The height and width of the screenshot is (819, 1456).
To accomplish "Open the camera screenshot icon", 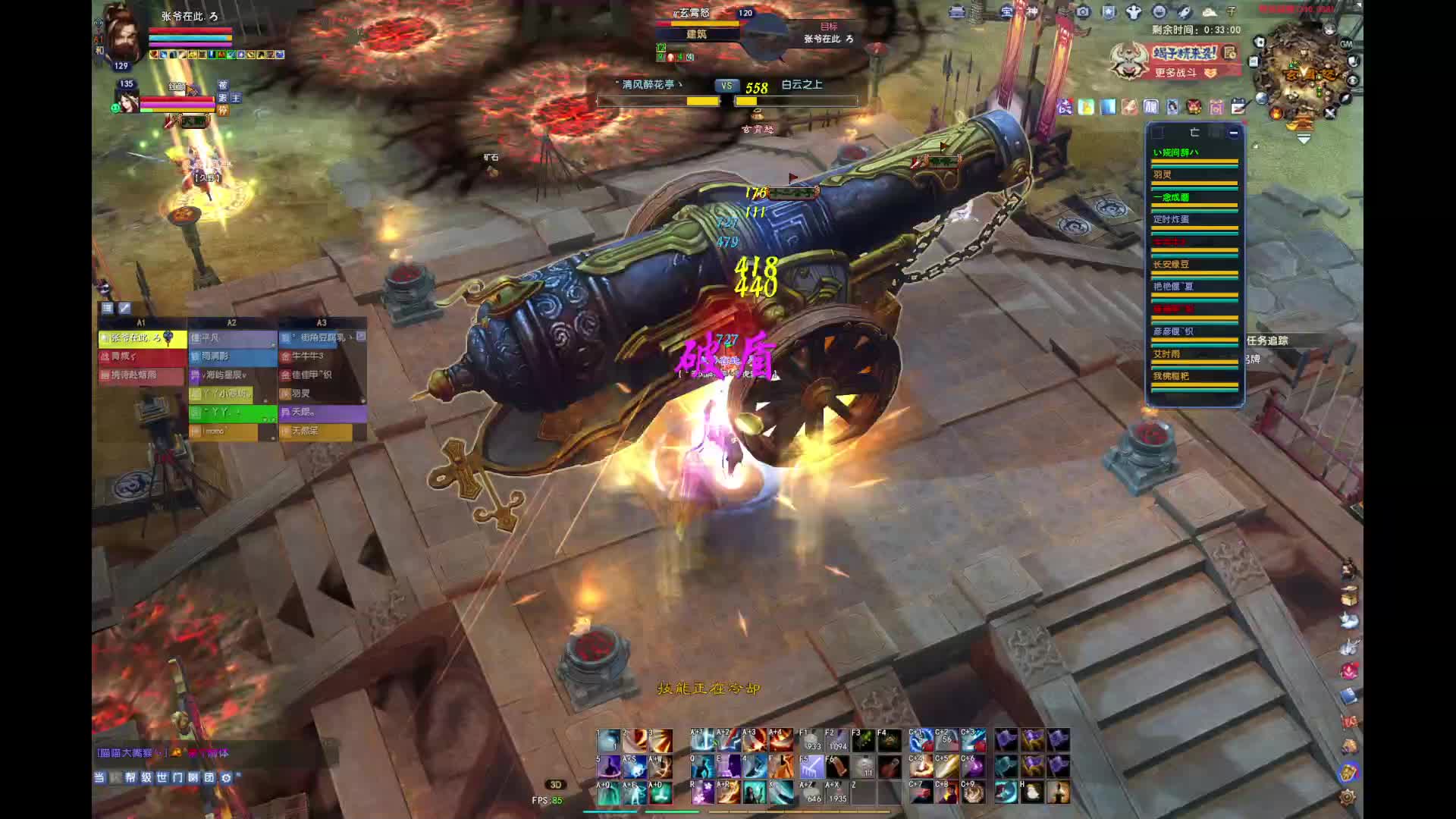I will pyautogui.click(x=1083, y=11).
